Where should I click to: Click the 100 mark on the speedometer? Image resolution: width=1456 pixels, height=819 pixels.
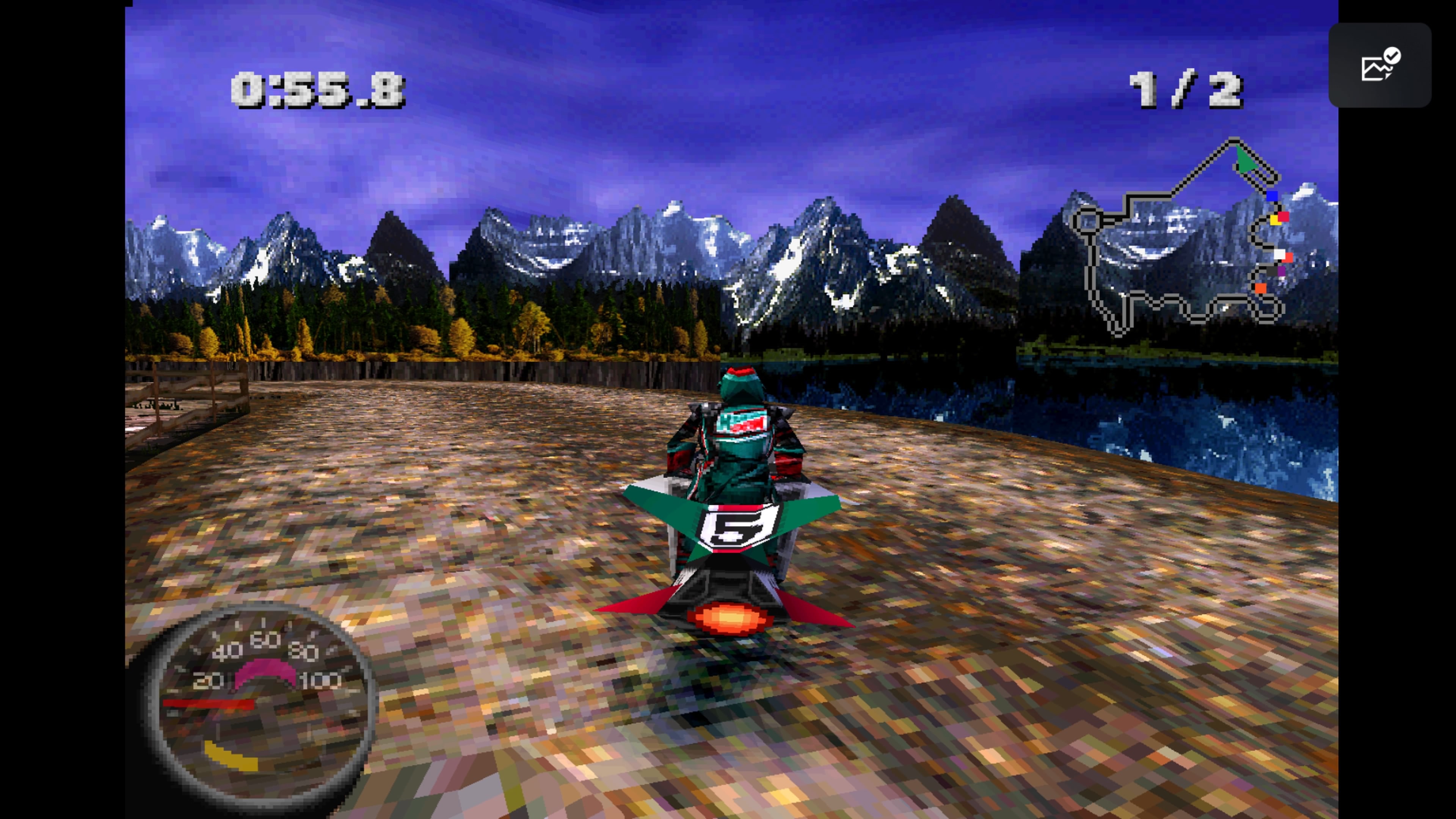pos(320,681)
